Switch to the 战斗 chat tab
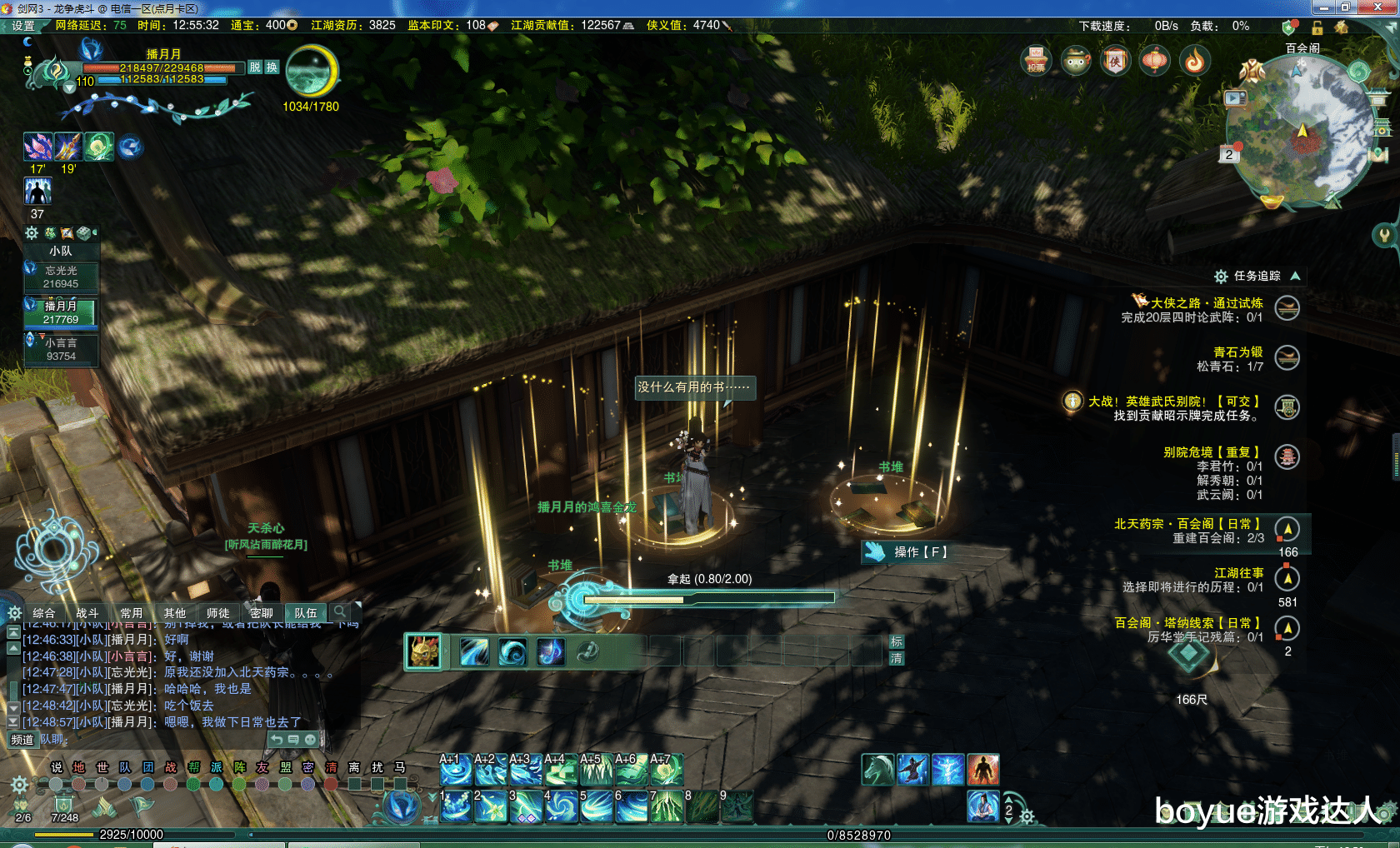 point(87,613)
